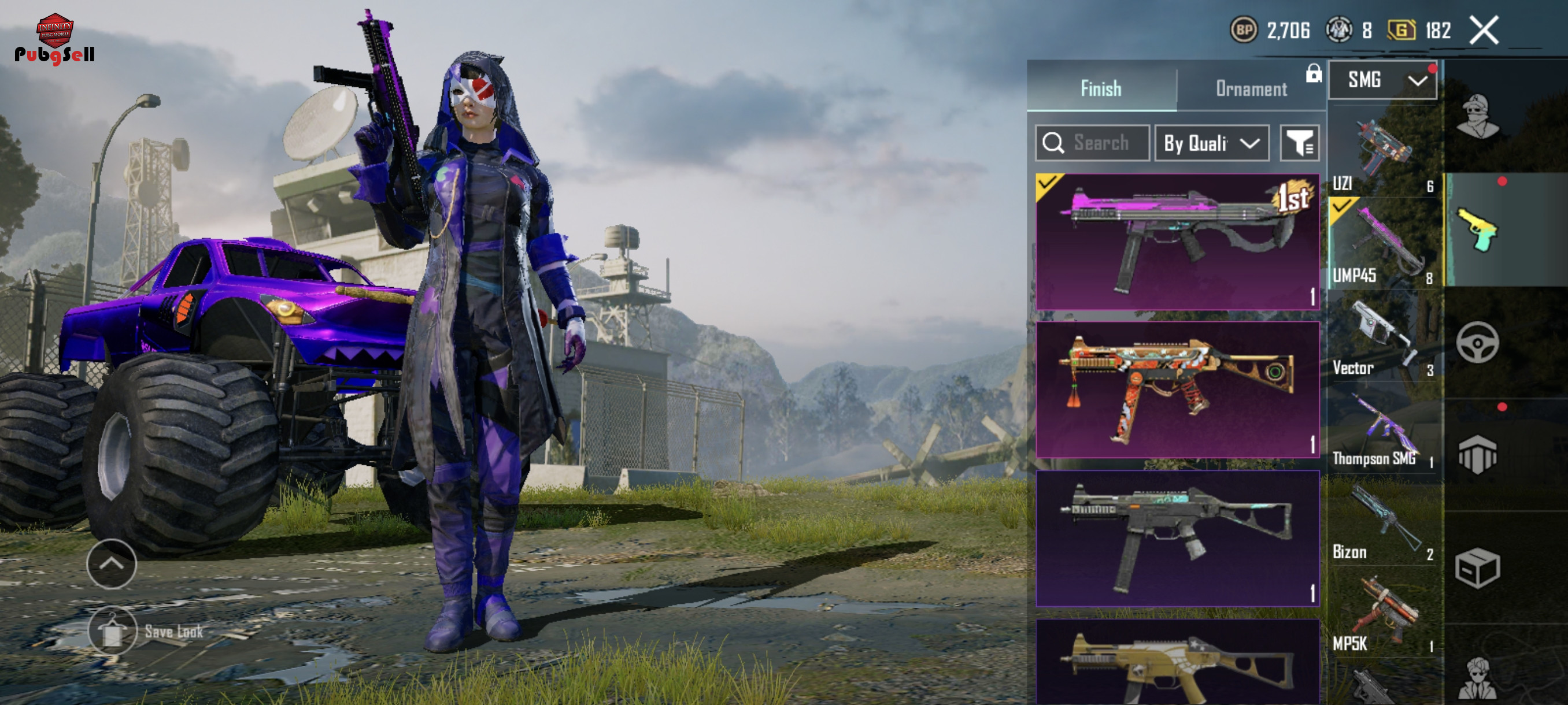Choose the orange dragon-pattern UMP45 finish
Viewport: 1568px width, 705px height.
pyautogui.click(x=1177, y=389)
